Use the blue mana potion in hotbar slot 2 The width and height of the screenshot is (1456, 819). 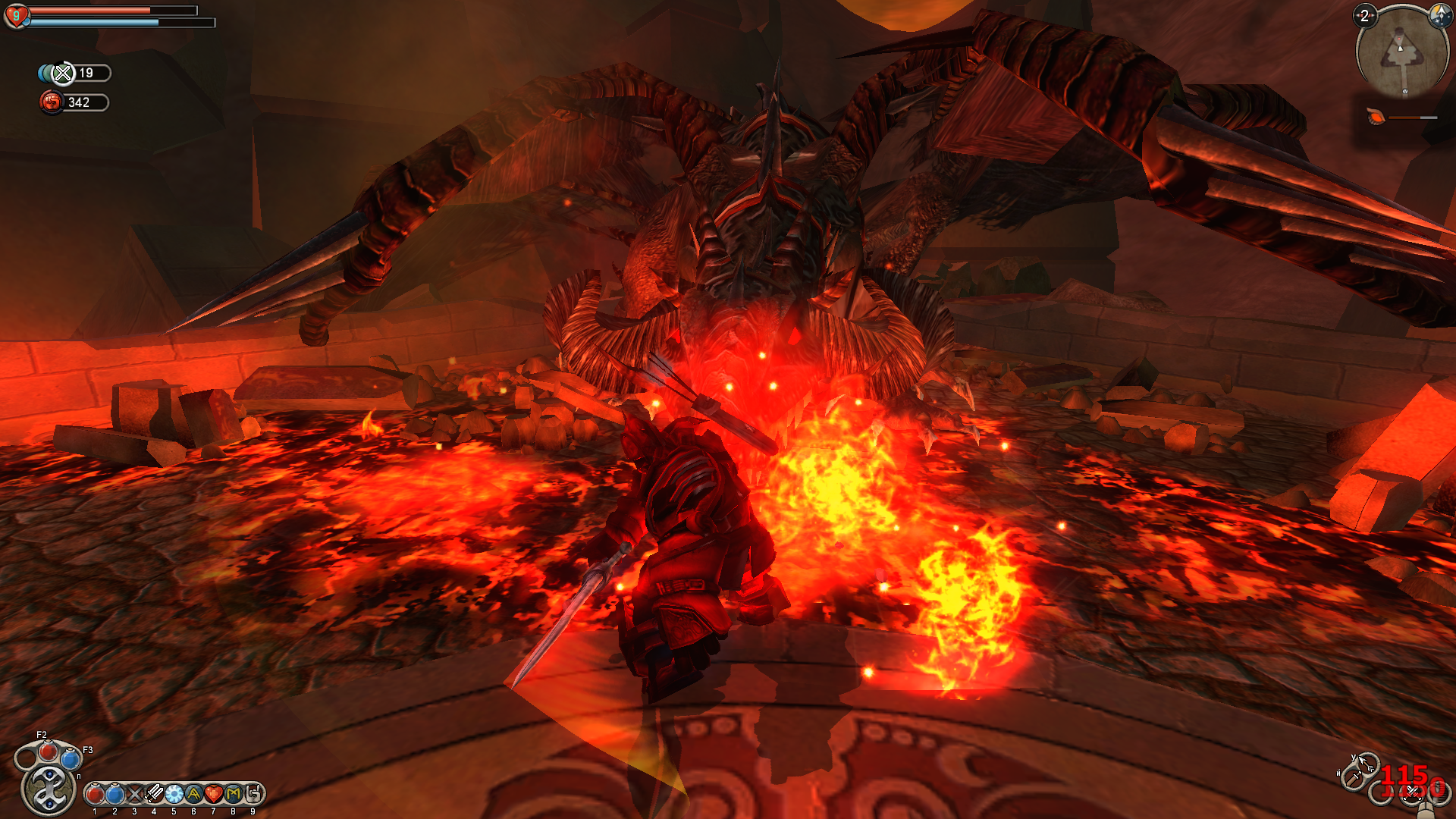(115, 794)
